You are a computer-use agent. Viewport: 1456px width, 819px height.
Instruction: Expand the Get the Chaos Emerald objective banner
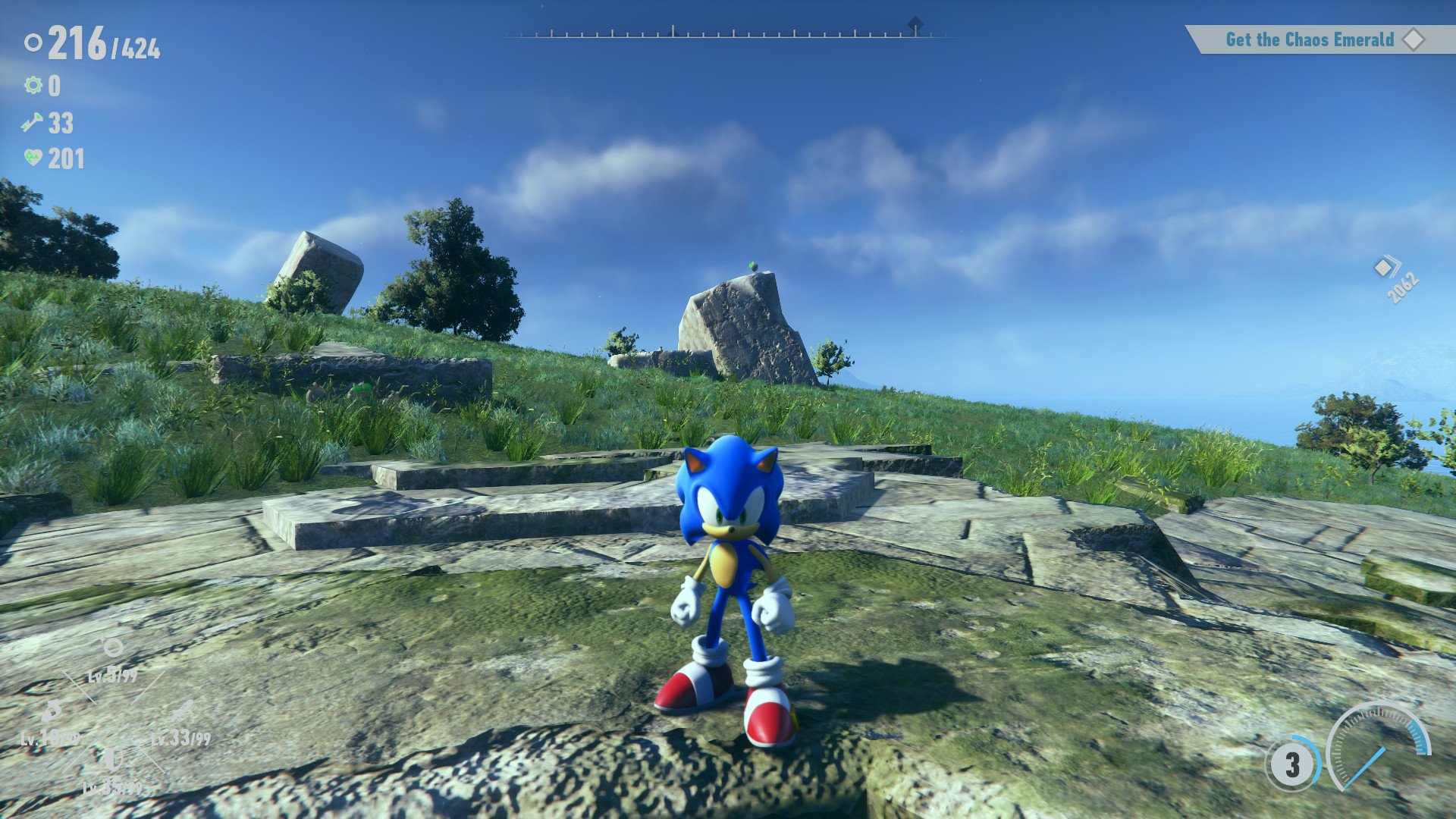point(1319,39)
